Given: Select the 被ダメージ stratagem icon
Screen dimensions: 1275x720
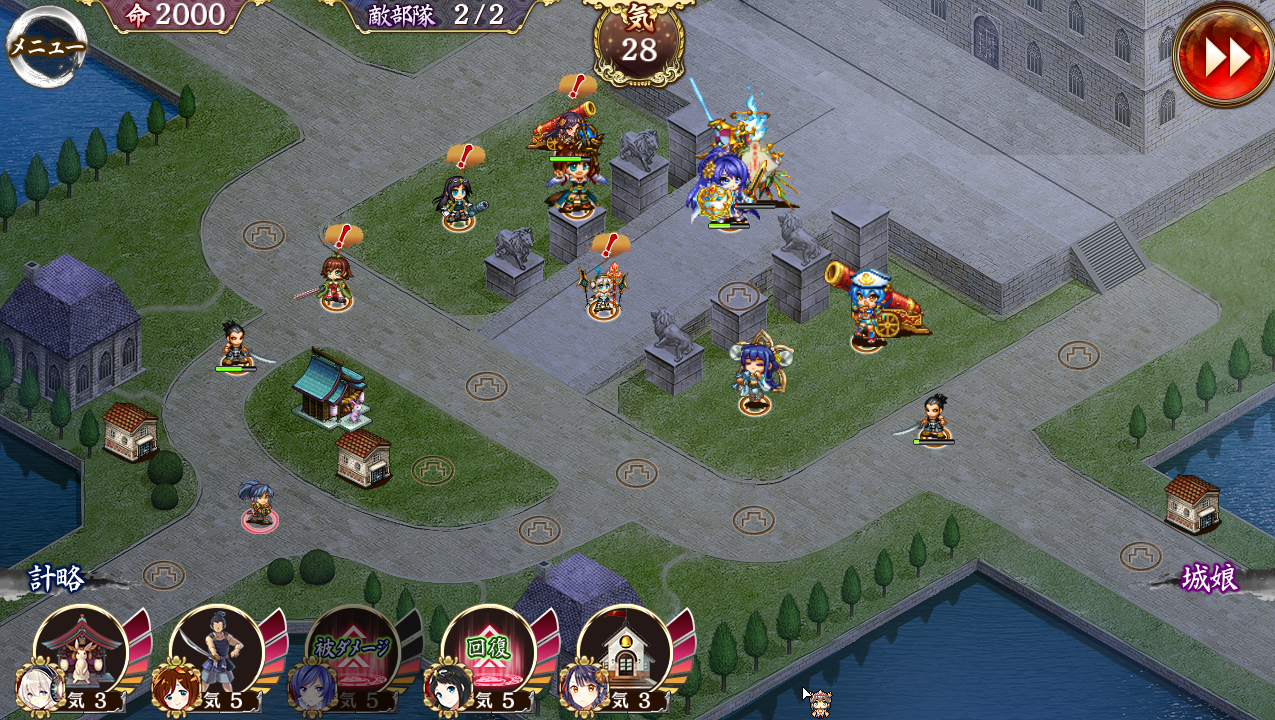Looking at the screenshot, I should tap(352, 652).
